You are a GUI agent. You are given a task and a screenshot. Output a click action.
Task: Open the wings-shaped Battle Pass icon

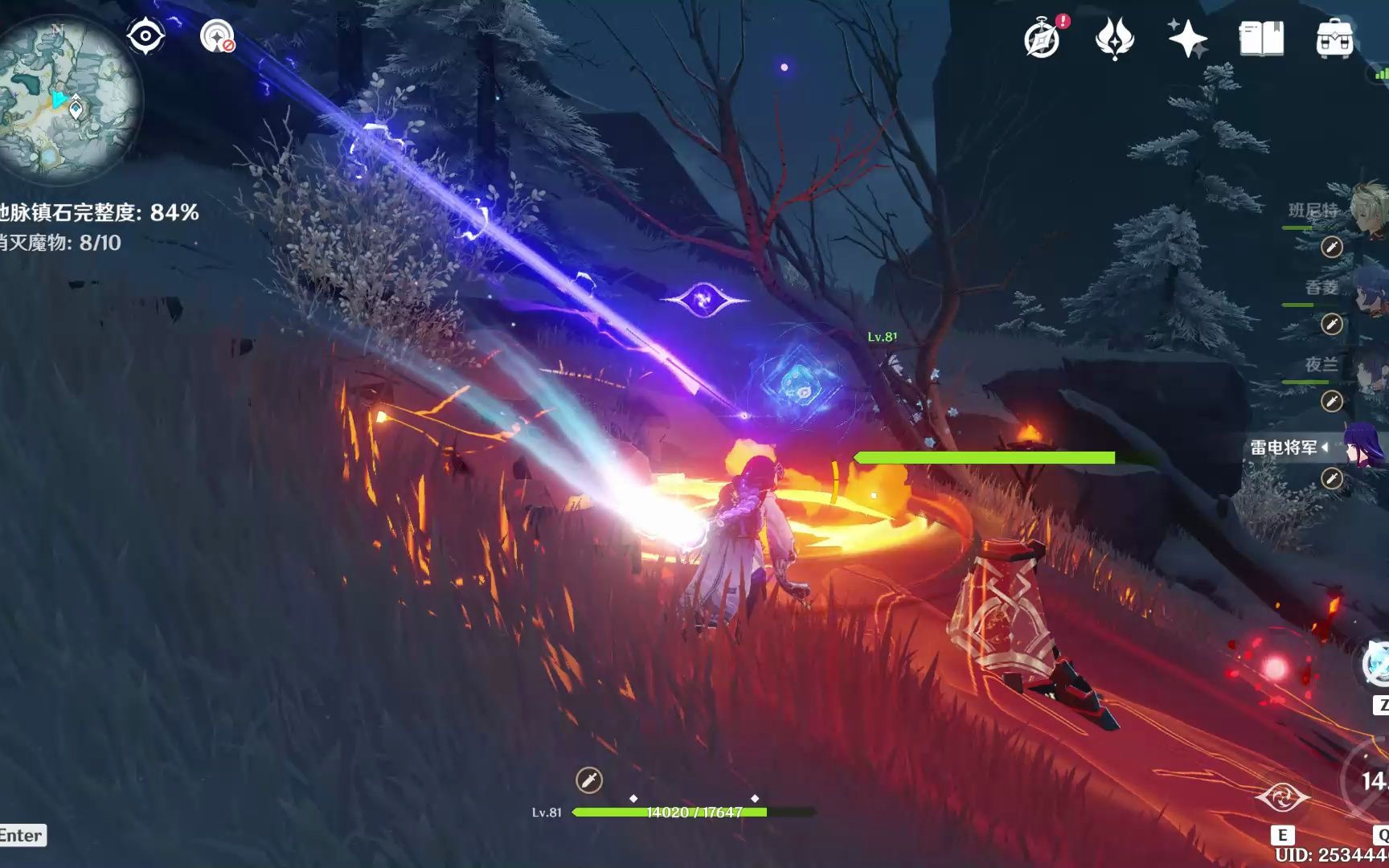(1114, 39)
